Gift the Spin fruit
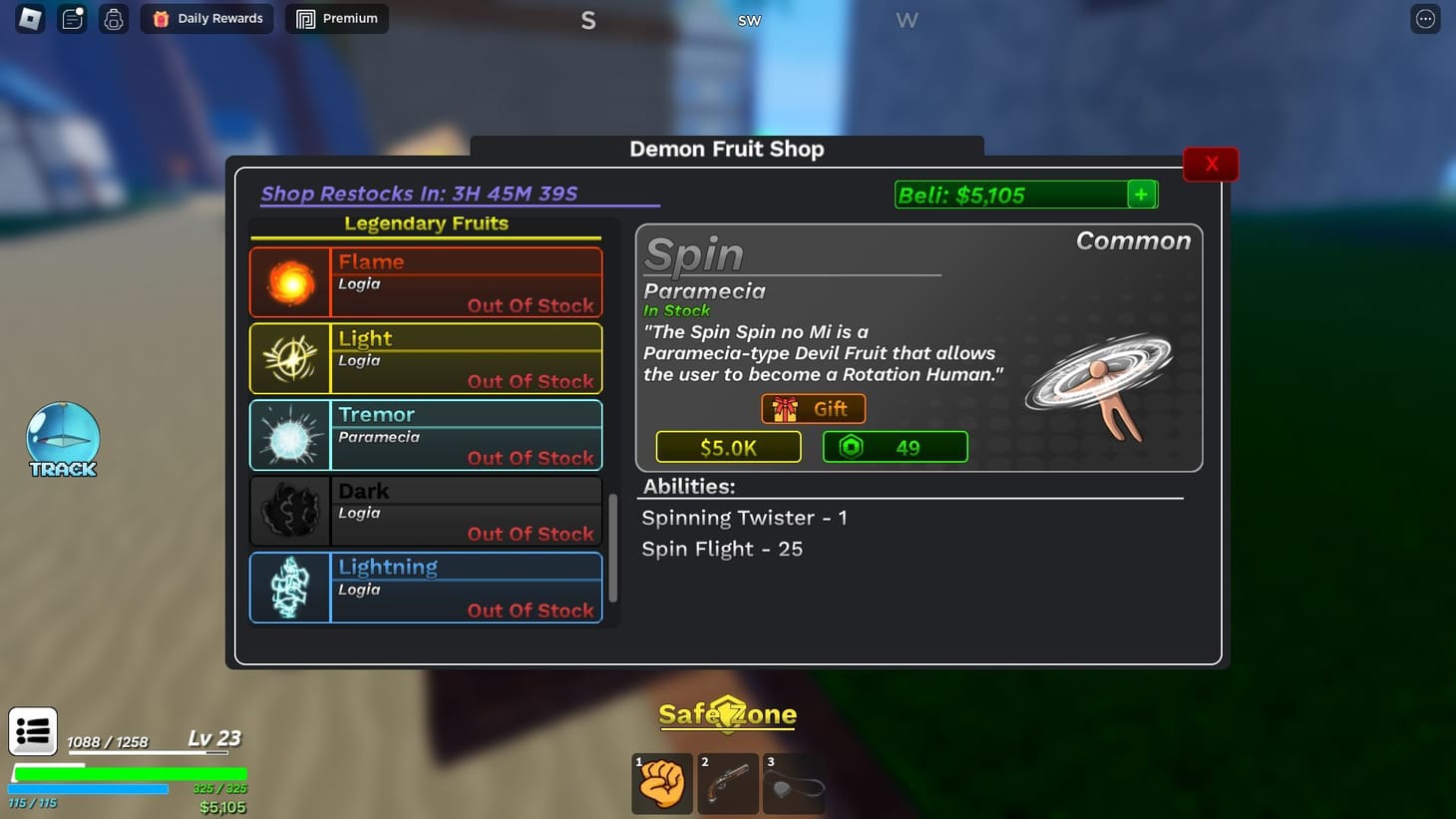1456x819 pixels. (x=813, y=408)
